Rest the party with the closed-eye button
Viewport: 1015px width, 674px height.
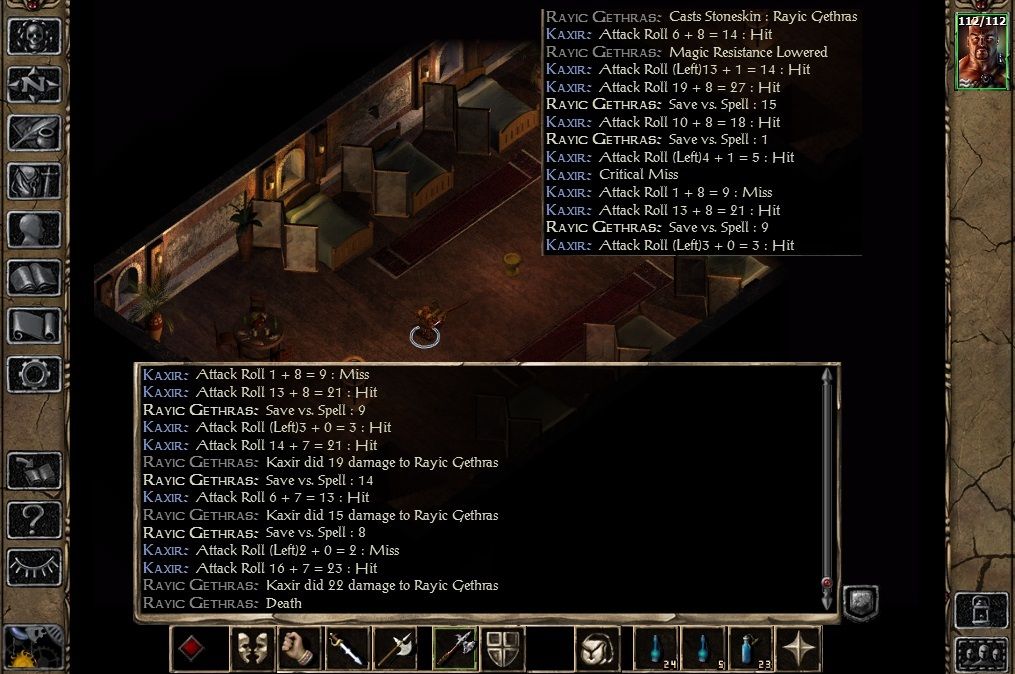pos(34,567)
